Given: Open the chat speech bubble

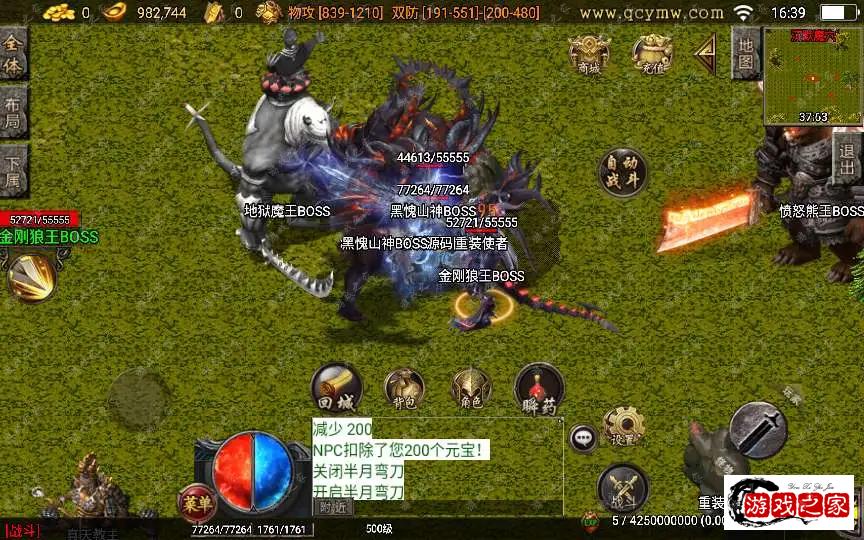Looking at the screenshot, I should pos(583,438).
